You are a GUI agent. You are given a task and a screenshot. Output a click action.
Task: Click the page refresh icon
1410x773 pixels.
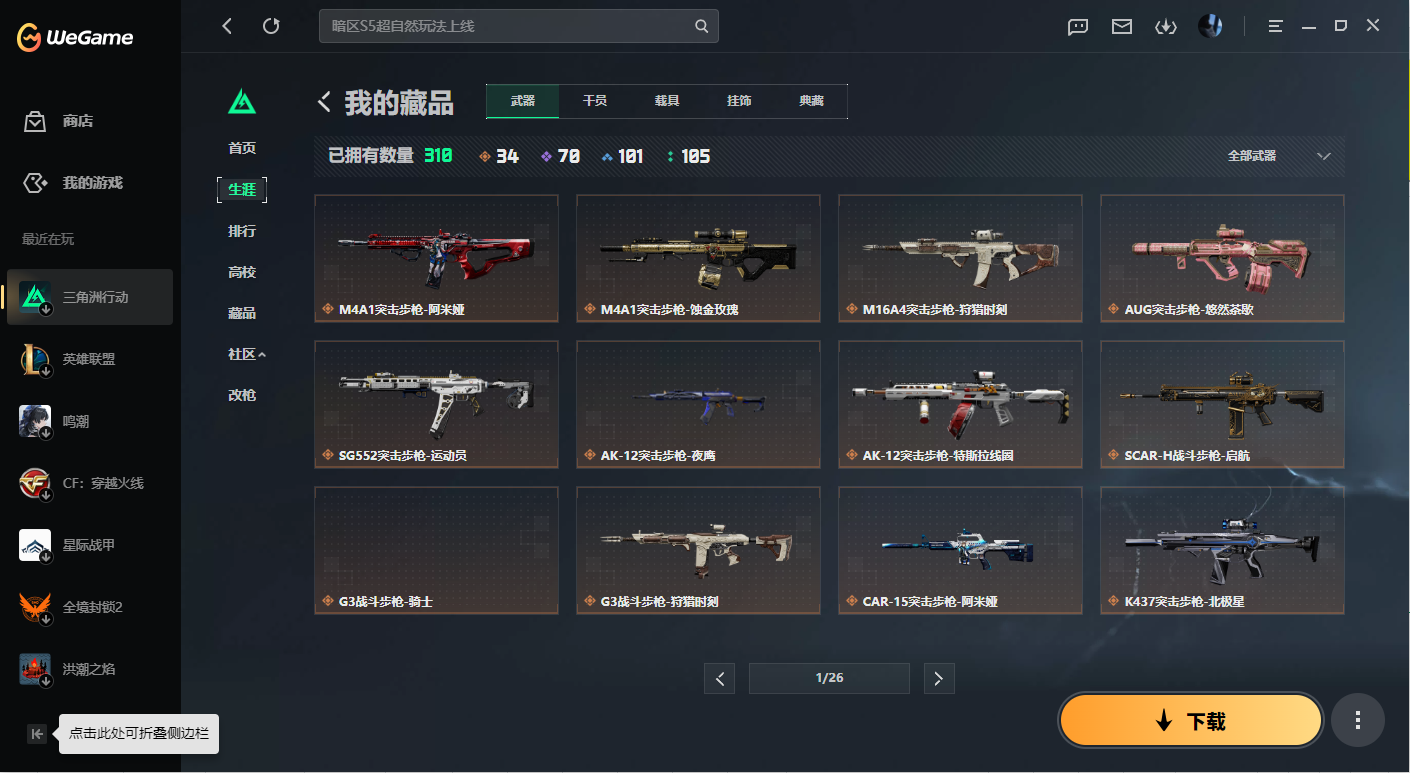271,26
